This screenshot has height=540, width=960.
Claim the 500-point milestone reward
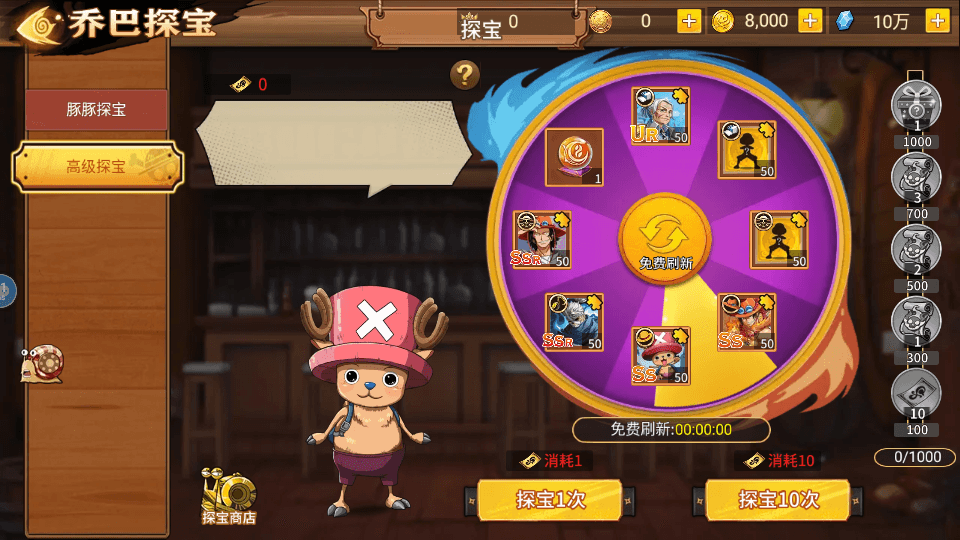[916, 250]
